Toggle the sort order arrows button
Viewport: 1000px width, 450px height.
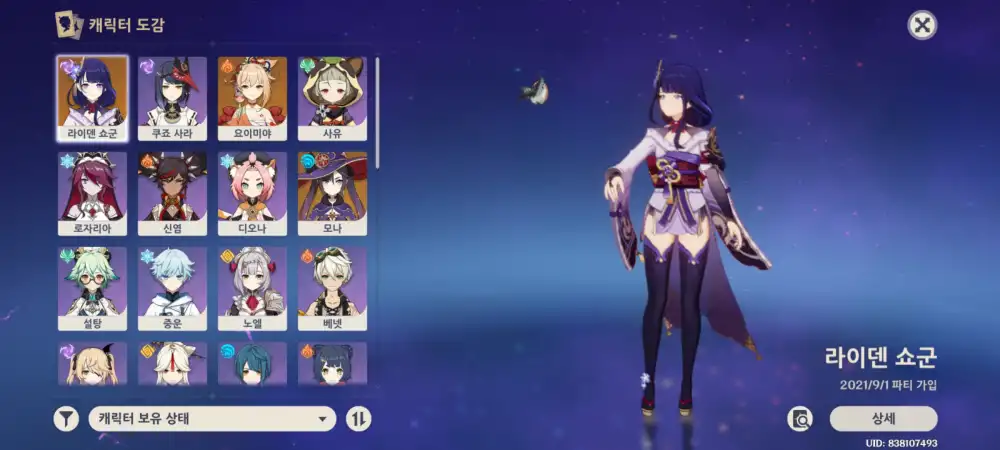358,419
